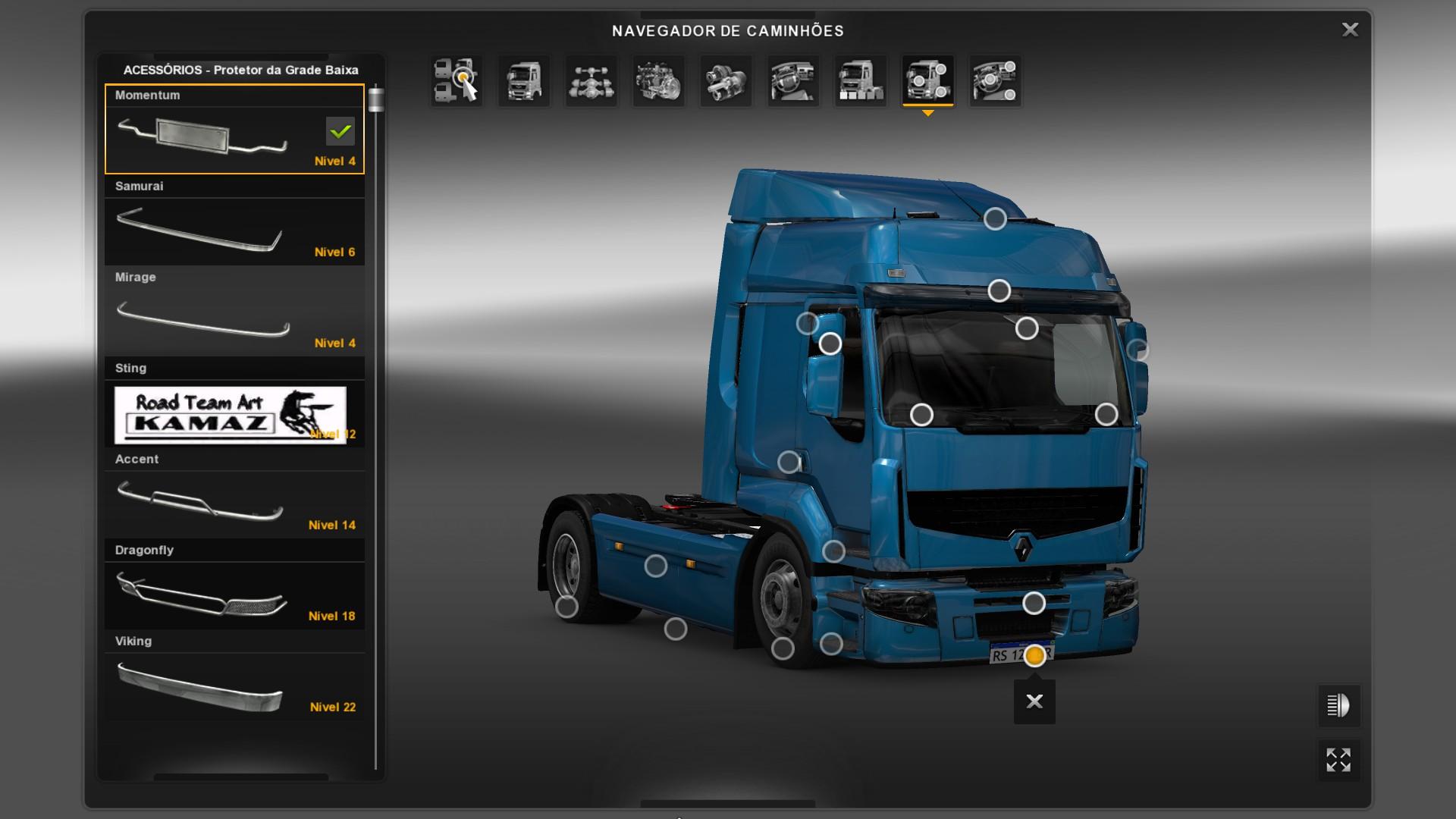Open the transmission tab
The width and height of the screenshot is (1456, 819).
click(726, 80)
